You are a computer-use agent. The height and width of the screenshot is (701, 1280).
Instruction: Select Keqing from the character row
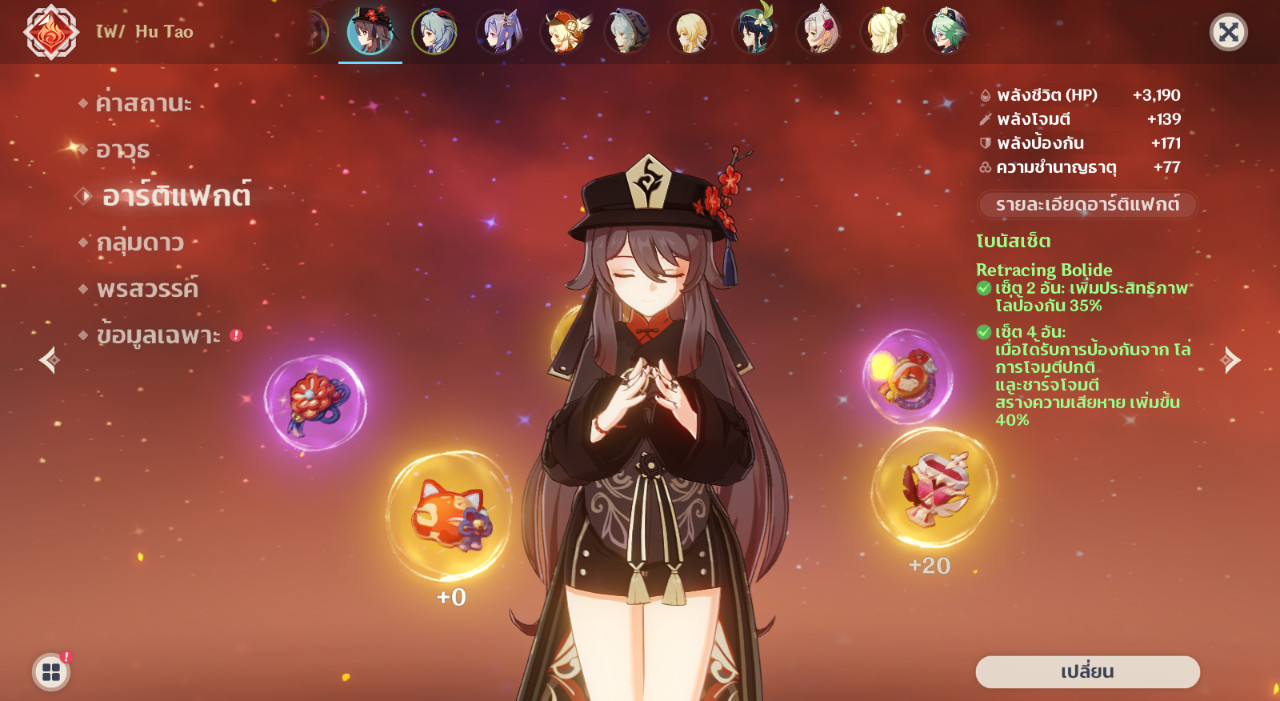[x=498, y=32]
